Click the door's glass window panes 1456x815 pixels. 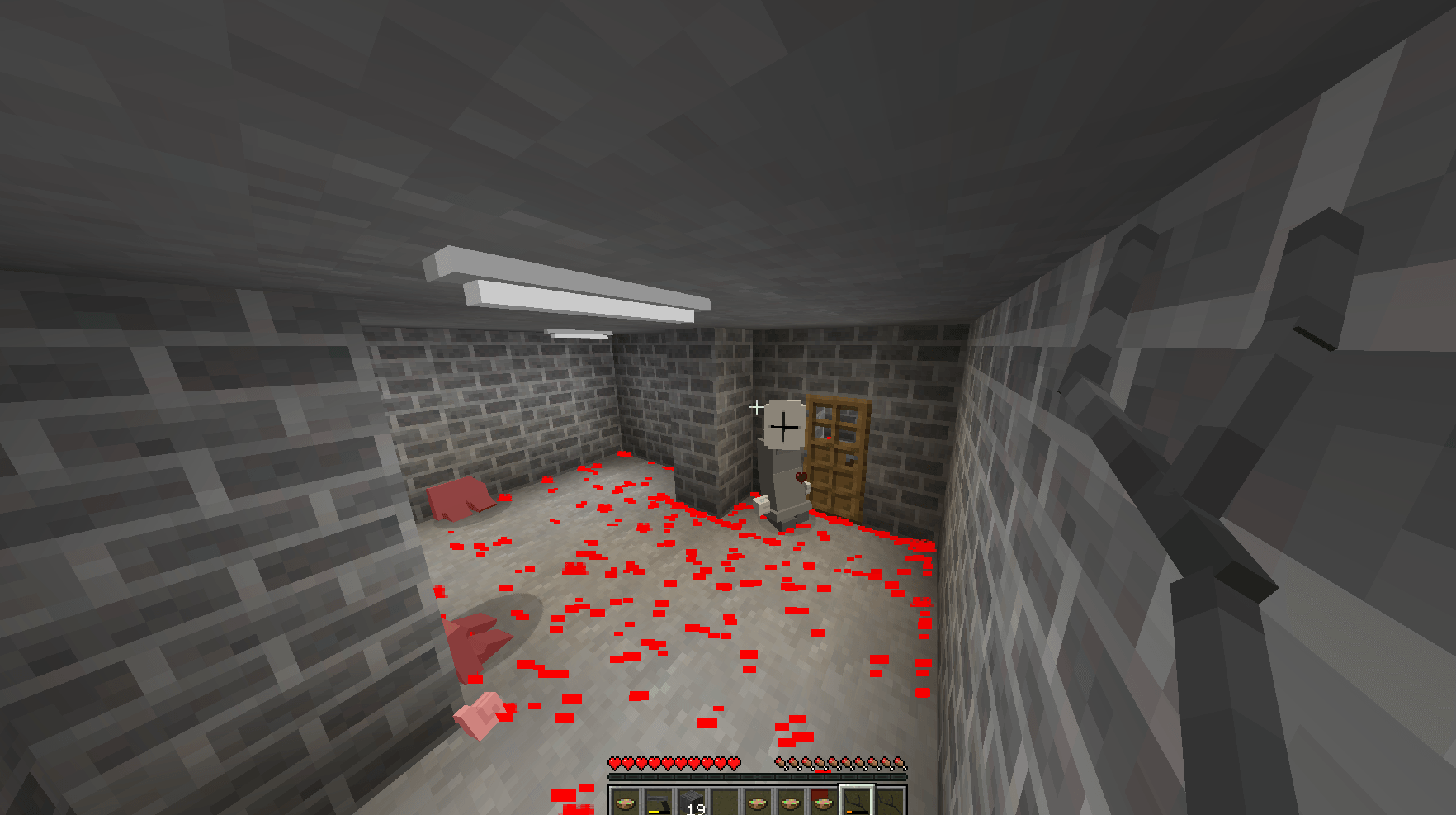tap(834, 422)
